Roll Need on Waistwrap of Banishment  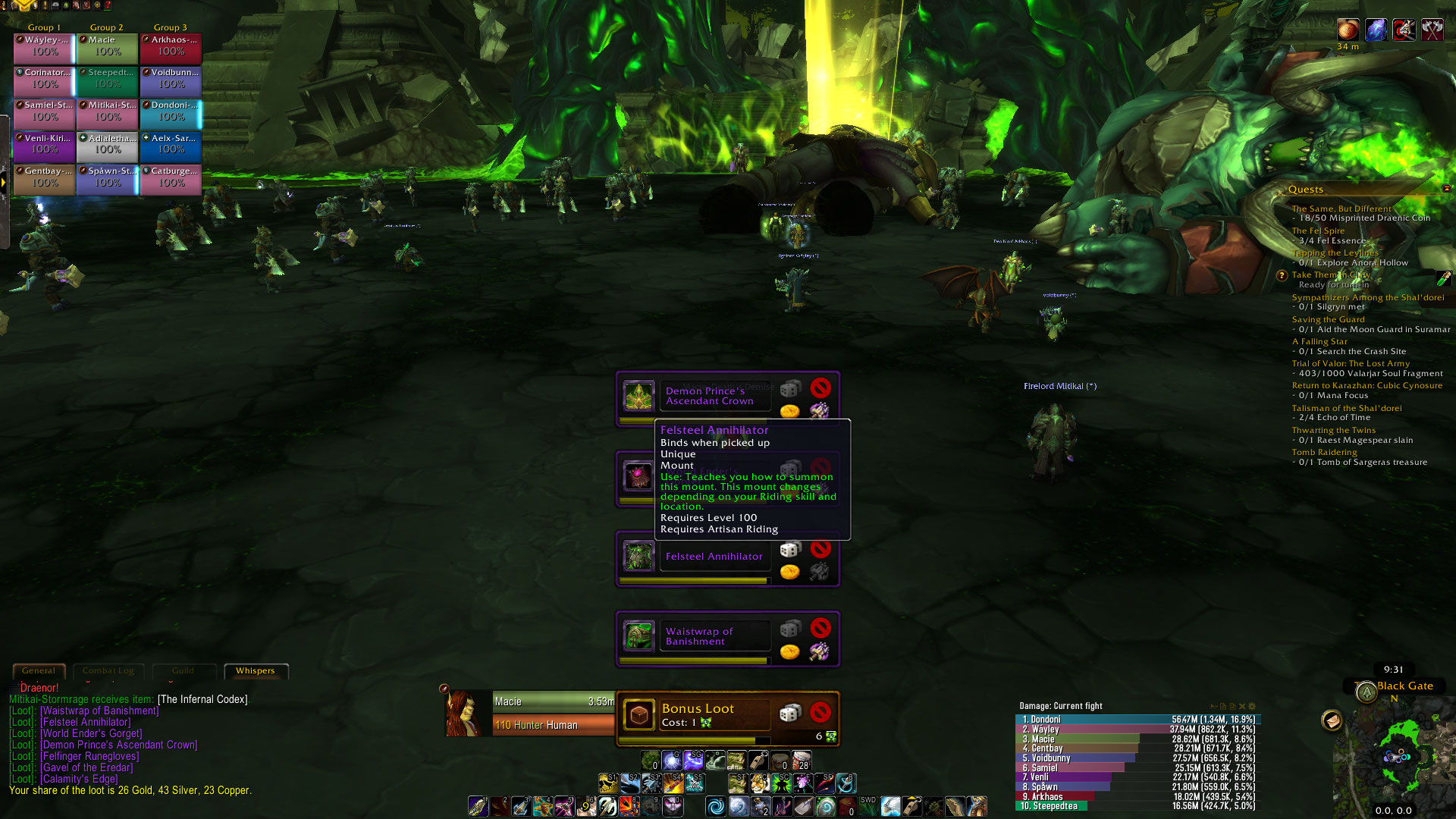tap(790, 629)
